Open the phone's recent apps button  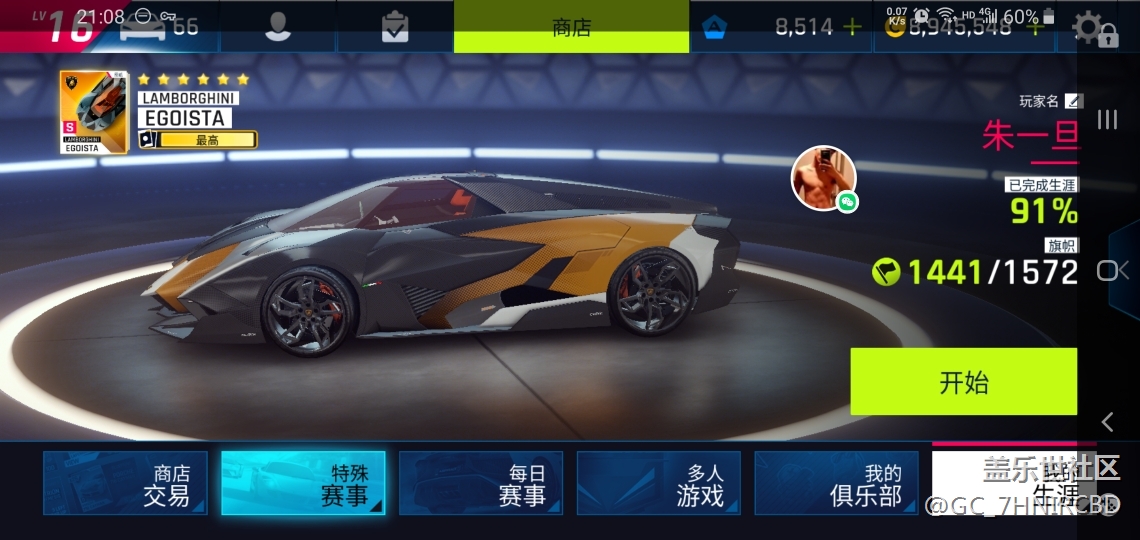pyautogui.click(x=1107, y=120)
